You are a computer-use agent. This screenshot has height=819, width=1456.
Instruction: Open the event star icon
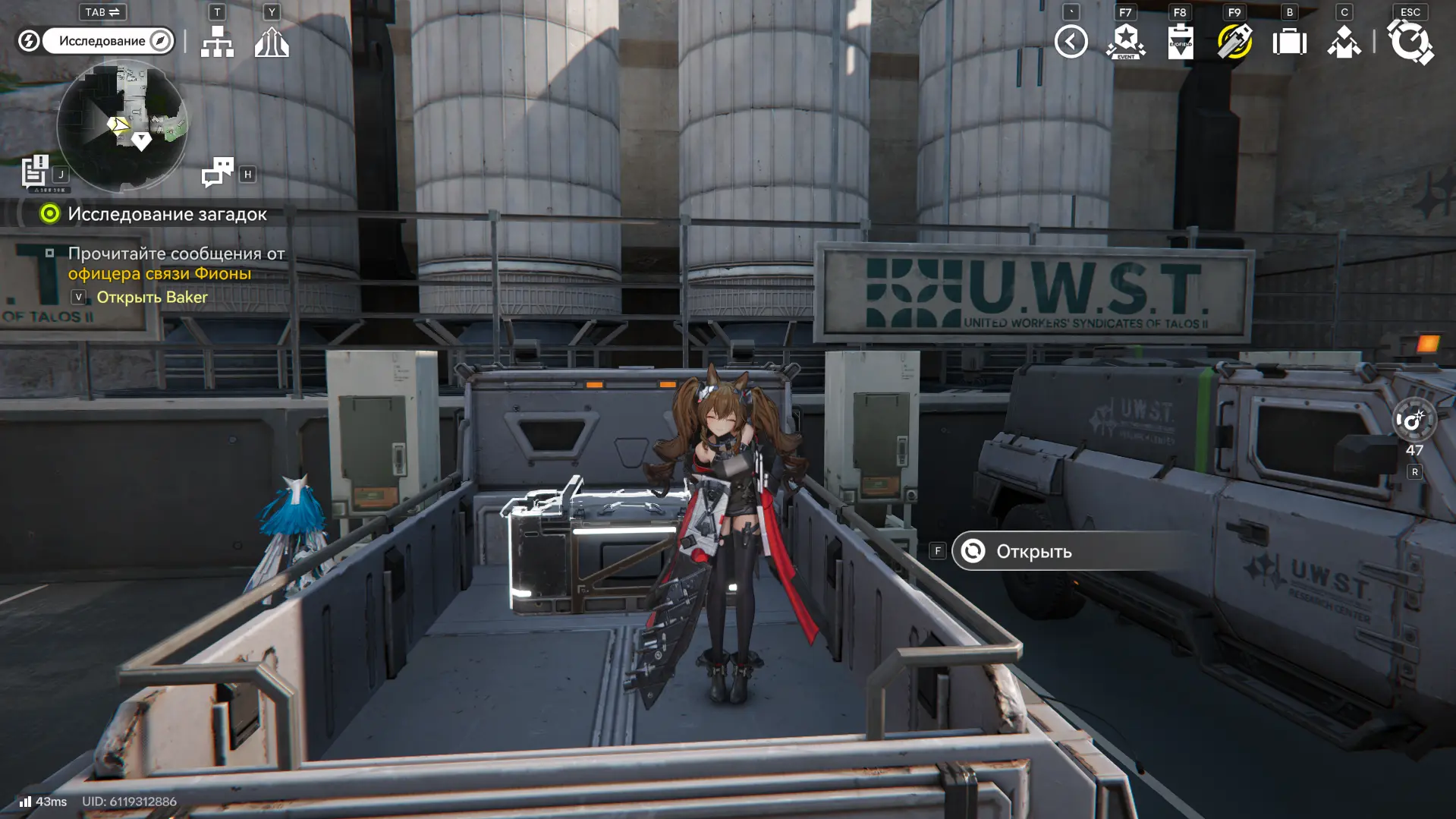pyautogui.click(x=1125, y=42)
